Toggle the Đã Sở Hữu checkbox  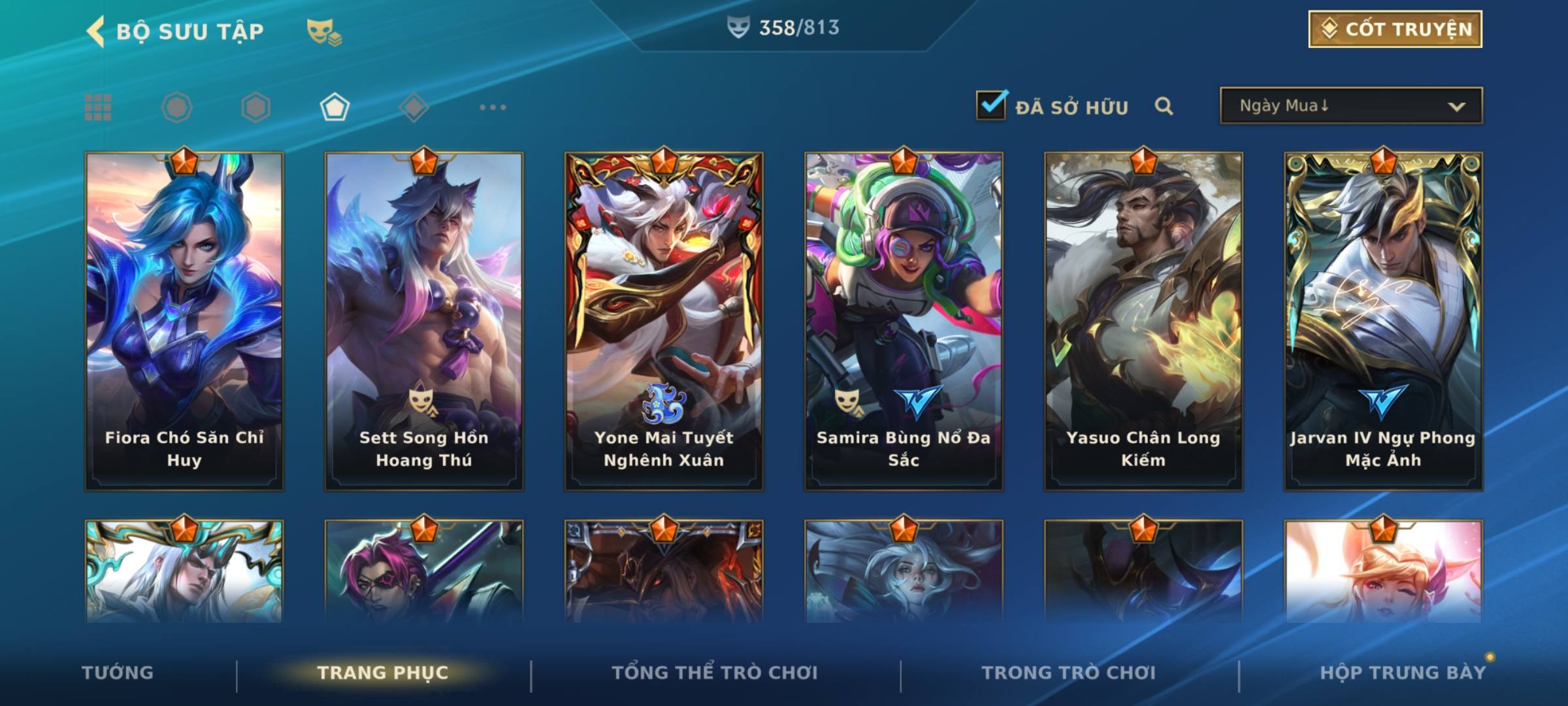(991, 105)
